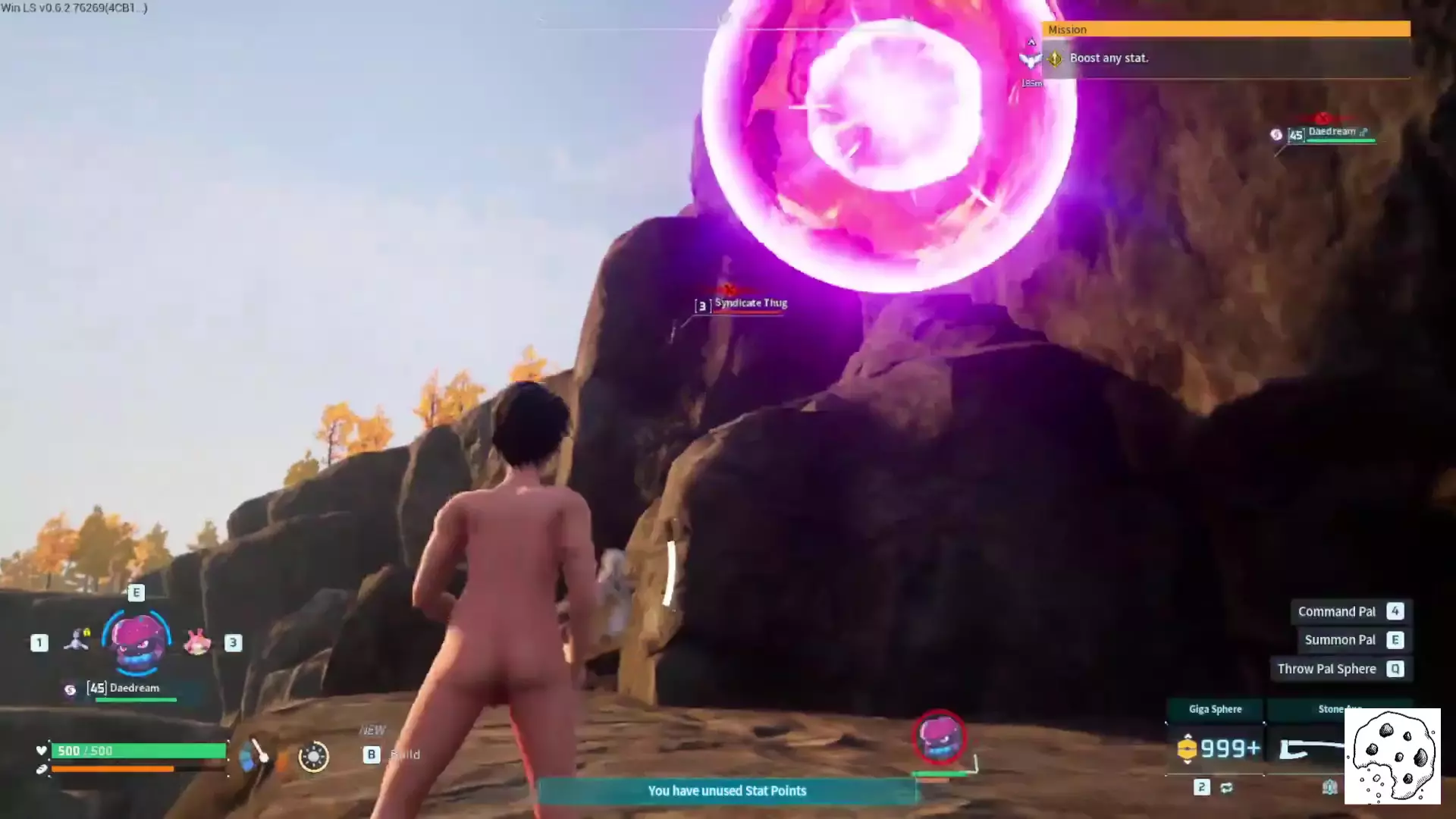The width and height of the screenshot is (1456, 819).
Task: Click the sun time-of-day icon
Action: [313, 756]
